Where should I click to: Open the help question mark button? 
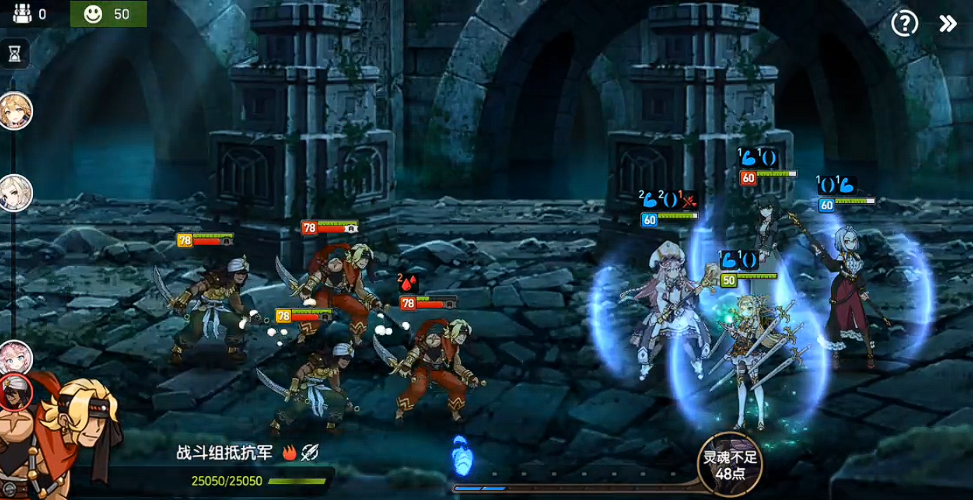click(x=904, y=23)
